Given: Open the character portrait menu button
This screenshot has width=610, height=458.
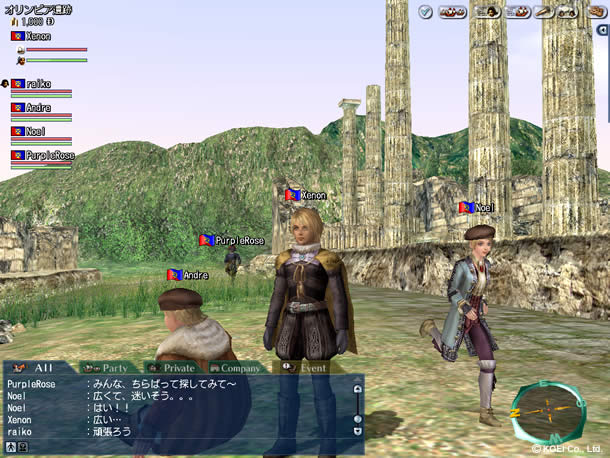Looking at the screenshot, I should (x=488, y=12).
